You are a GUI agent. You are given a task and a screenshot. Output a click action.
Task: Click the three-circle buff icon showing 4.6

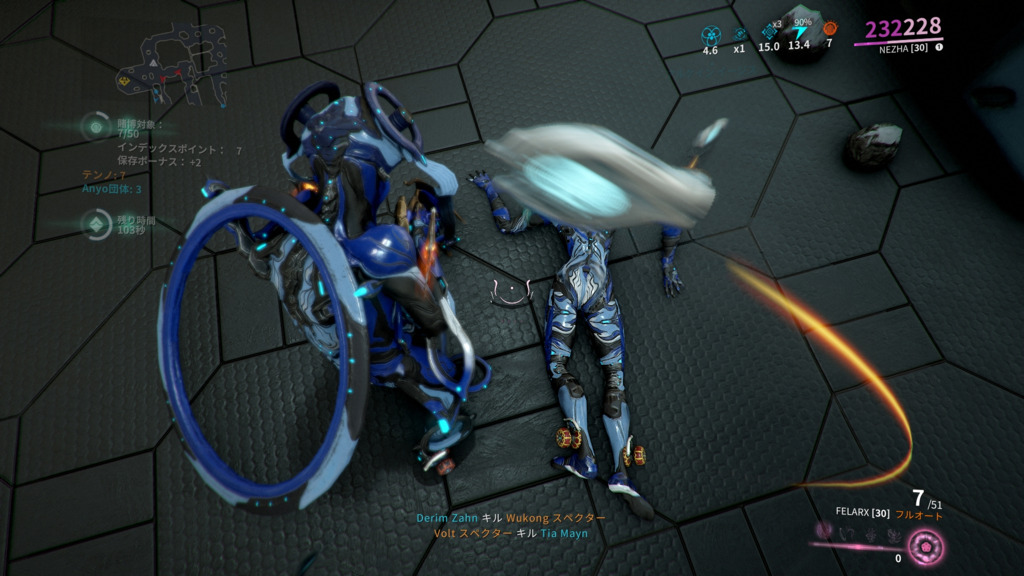[711, 33]
